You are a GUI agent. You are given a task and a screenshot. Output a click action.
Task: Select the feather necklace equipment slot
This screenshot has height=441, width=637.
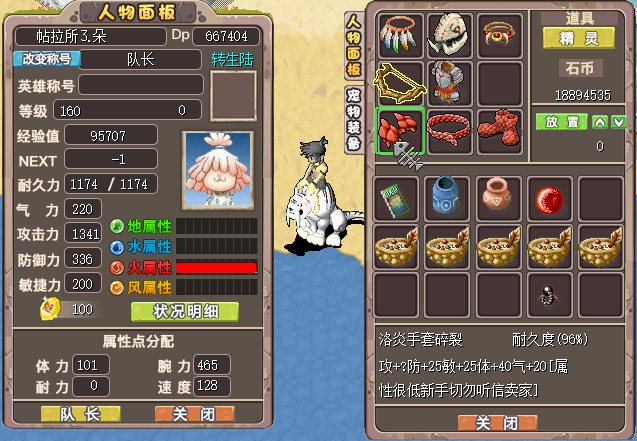(400, 35)
